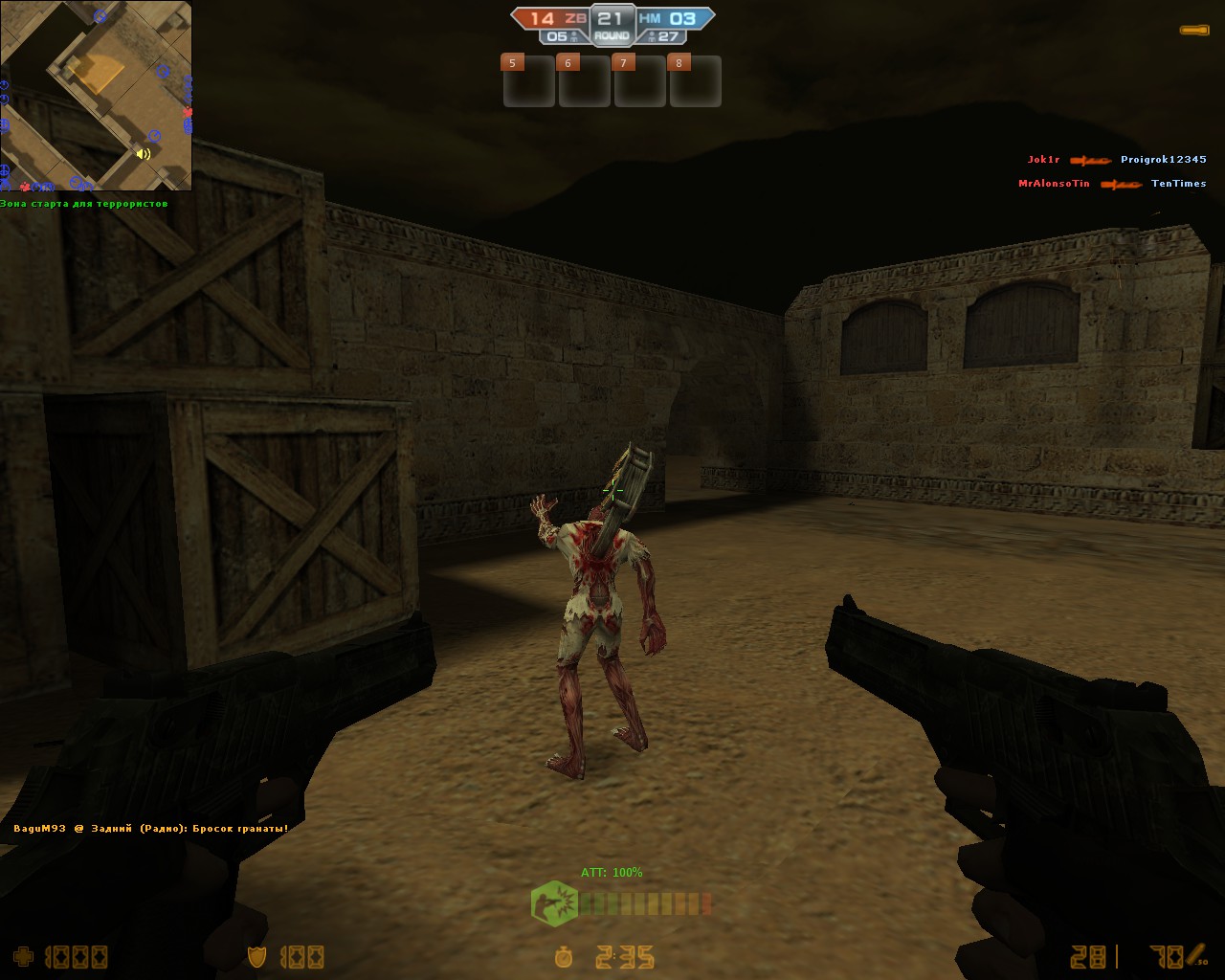Select the Jok1r kill feed entry
The image size is (1225, 980).
[x=1116, y=160]
